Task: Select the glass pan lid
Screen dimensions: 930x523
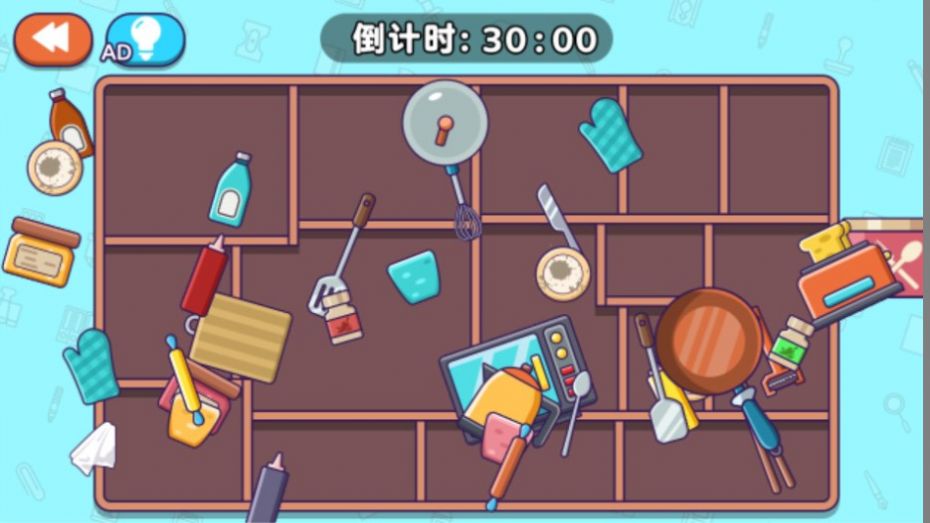Action: [x=445, y=122]
